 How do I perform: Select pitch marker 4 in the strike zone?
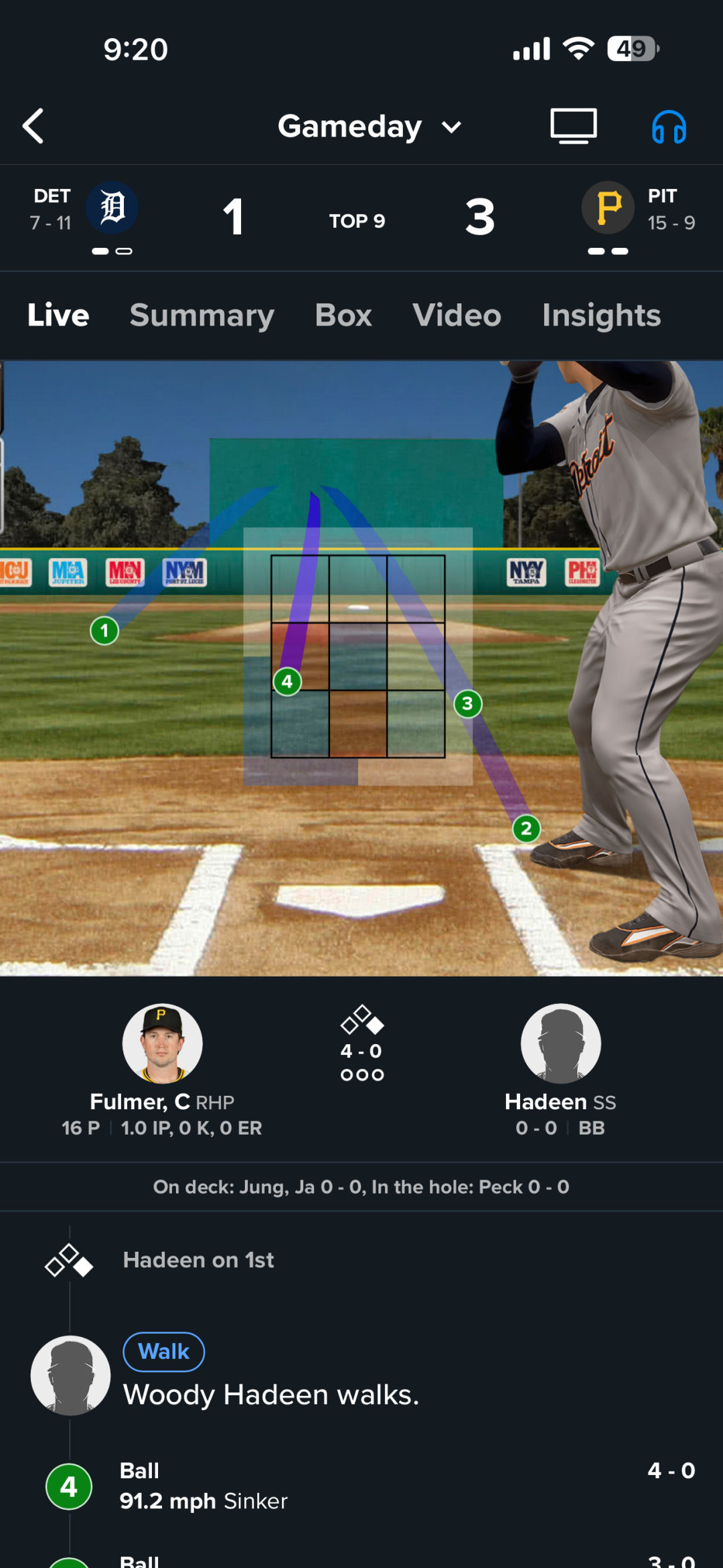[x=287, y=682]
